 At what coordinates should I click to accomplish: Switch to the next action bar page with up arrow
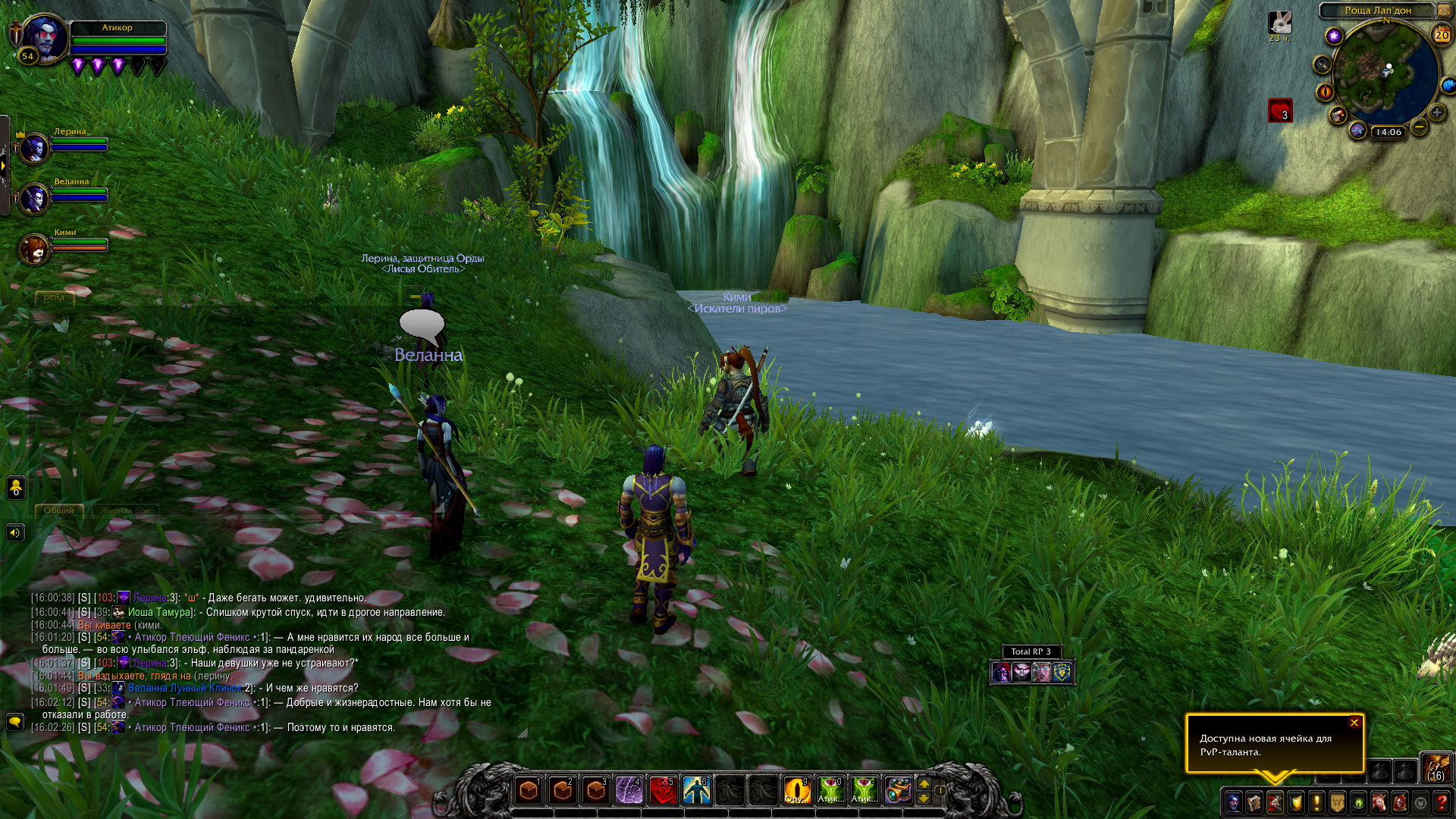[924, 783]
